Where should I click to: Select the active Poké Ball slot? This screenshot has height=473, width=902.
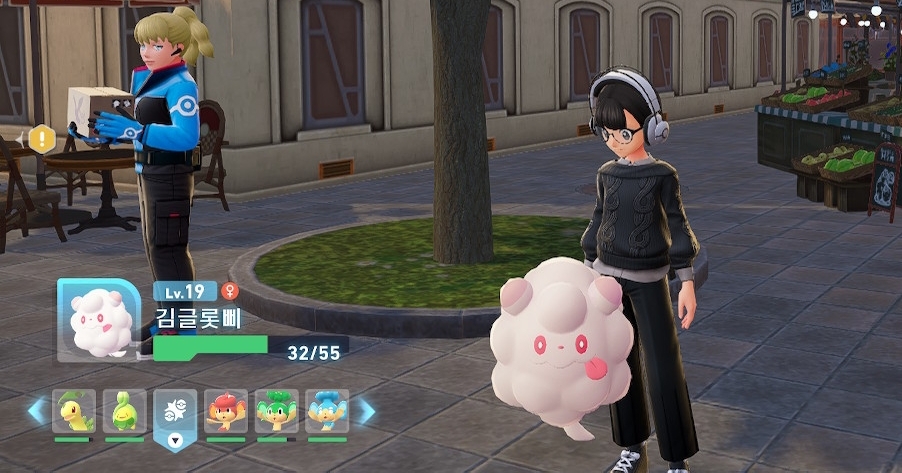(176, 413)
